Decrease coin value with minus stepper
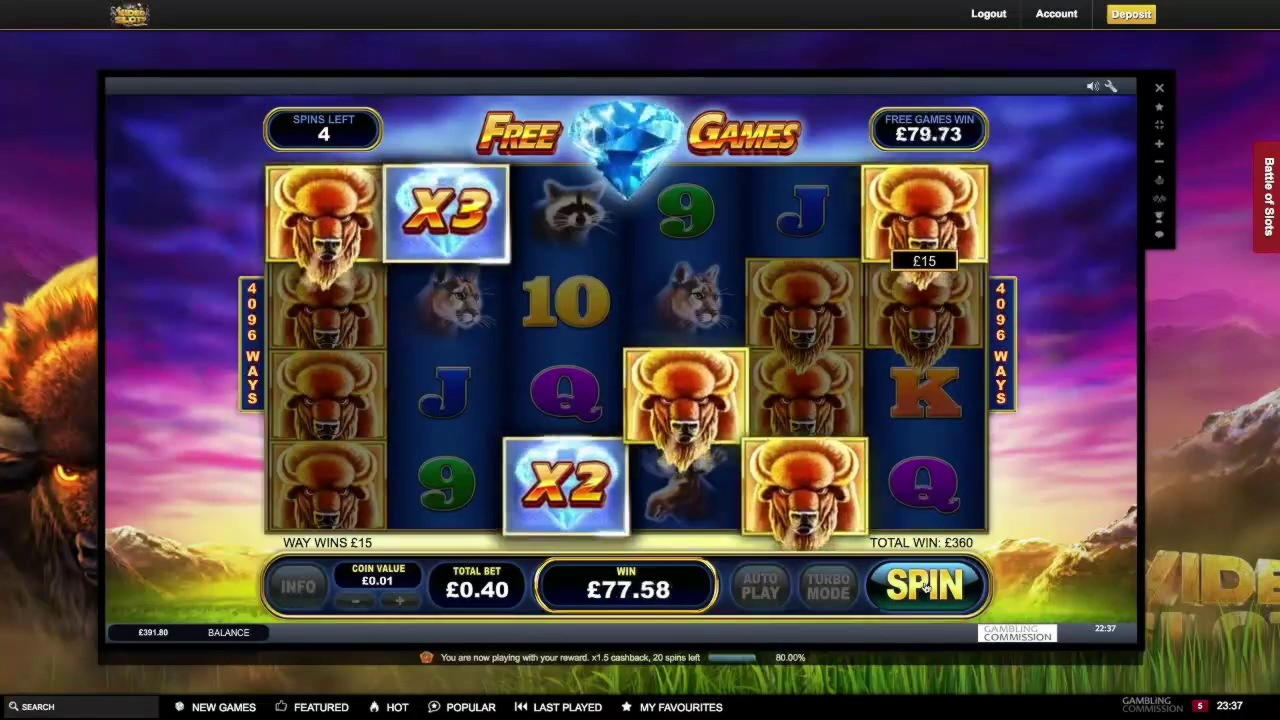The height and width of the screenshot is (720, 1280). coord(355,601)
